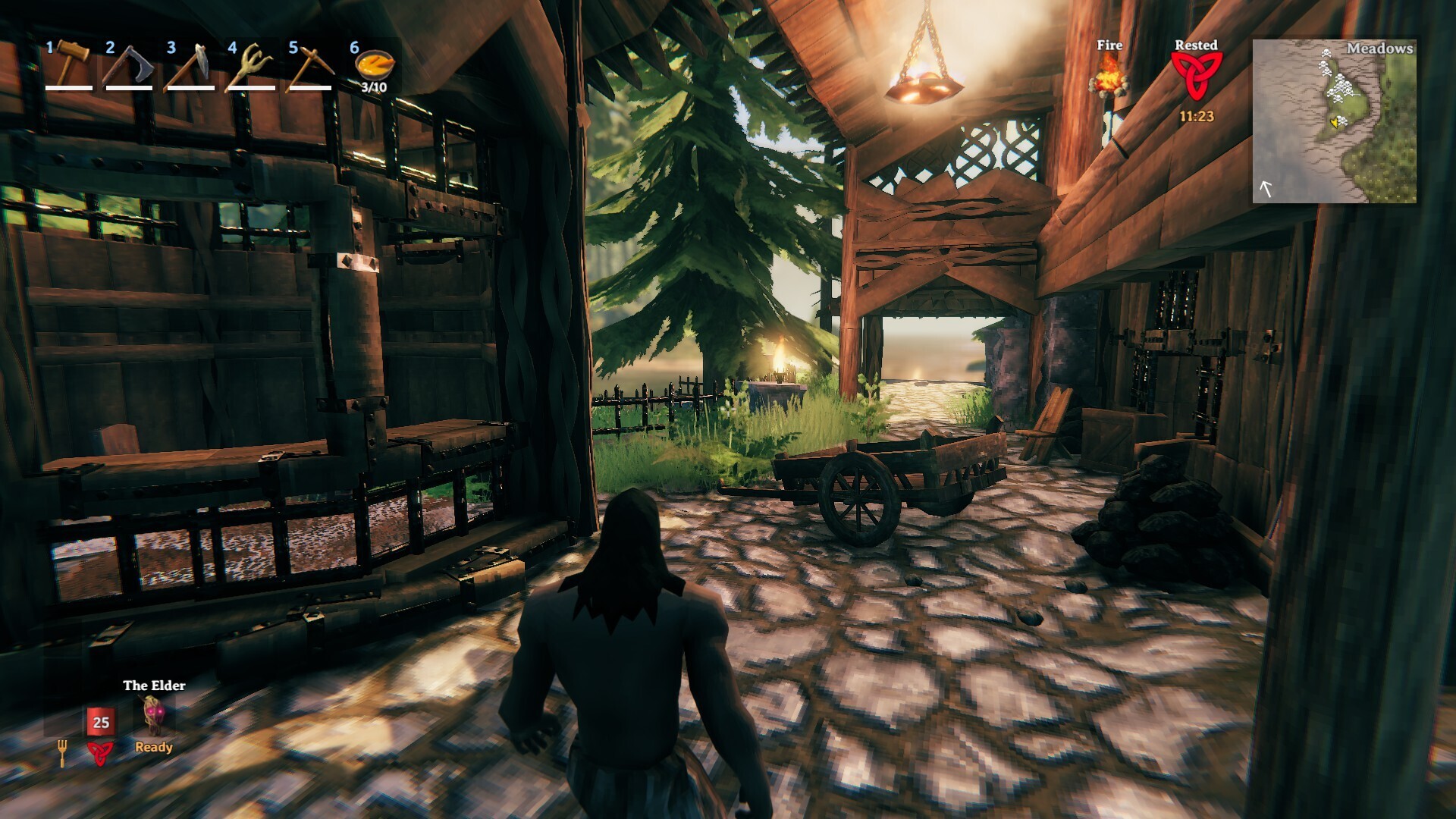Eat the carrot soup in slot 6
Screen dimensions: 1456x819
(x=374, y=66)
